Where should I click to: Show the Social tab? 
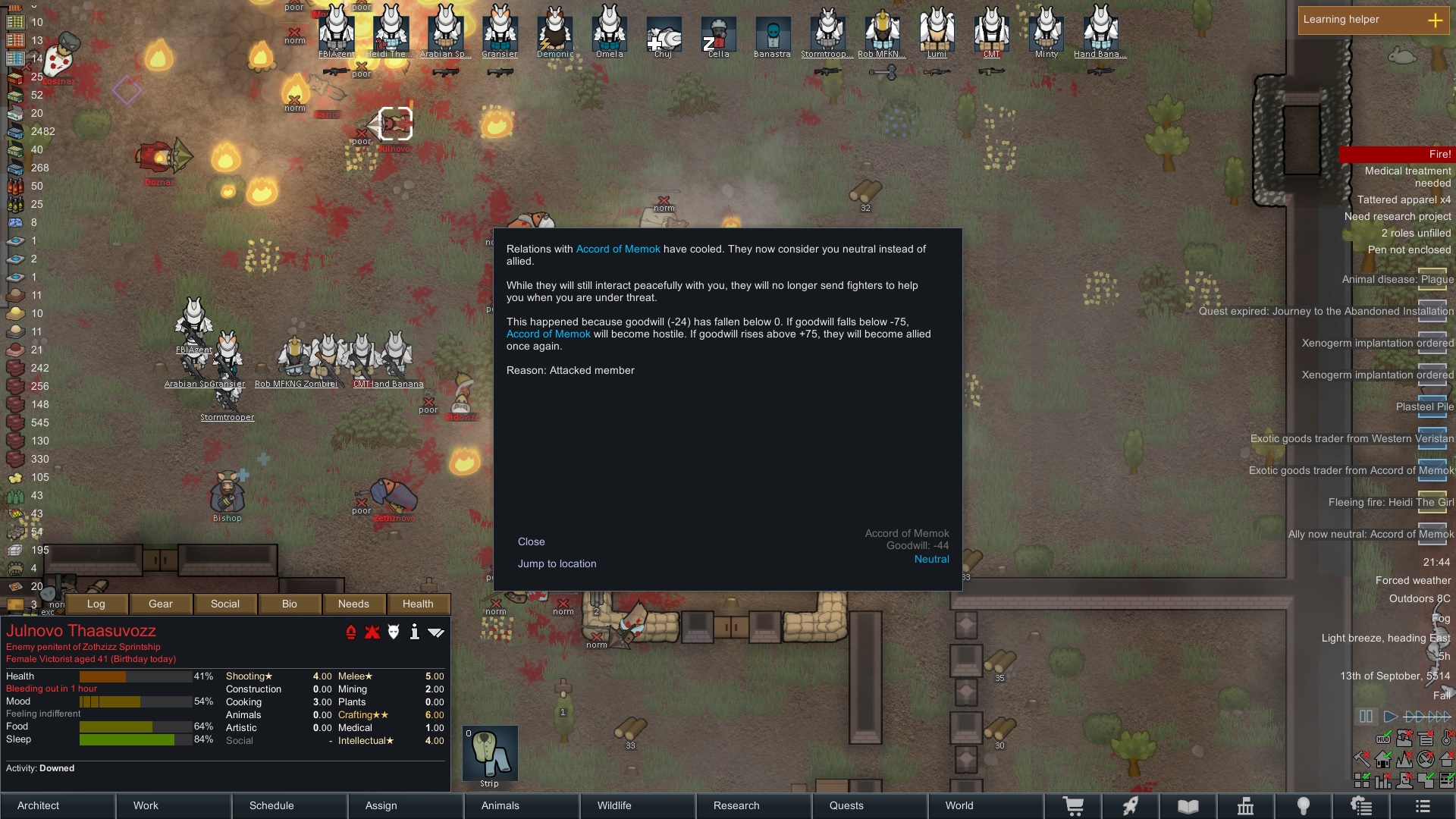[225, 604]
